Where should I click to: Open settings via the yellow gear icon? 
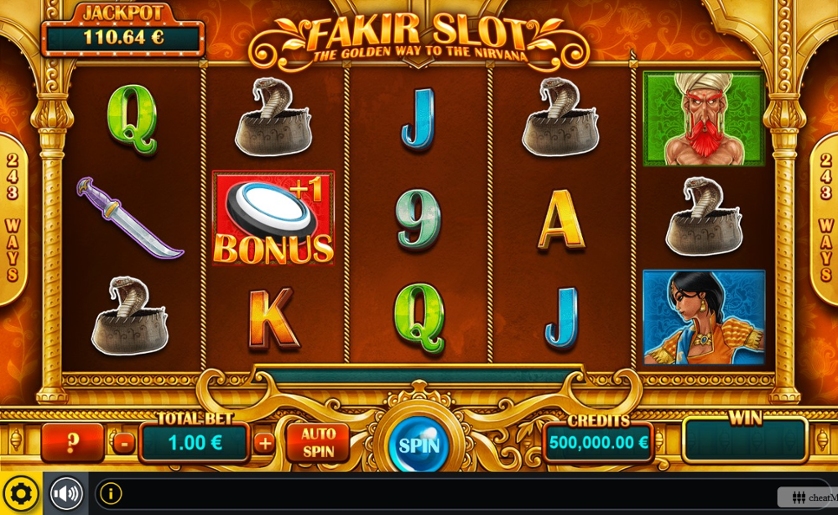tap(20, 494)
